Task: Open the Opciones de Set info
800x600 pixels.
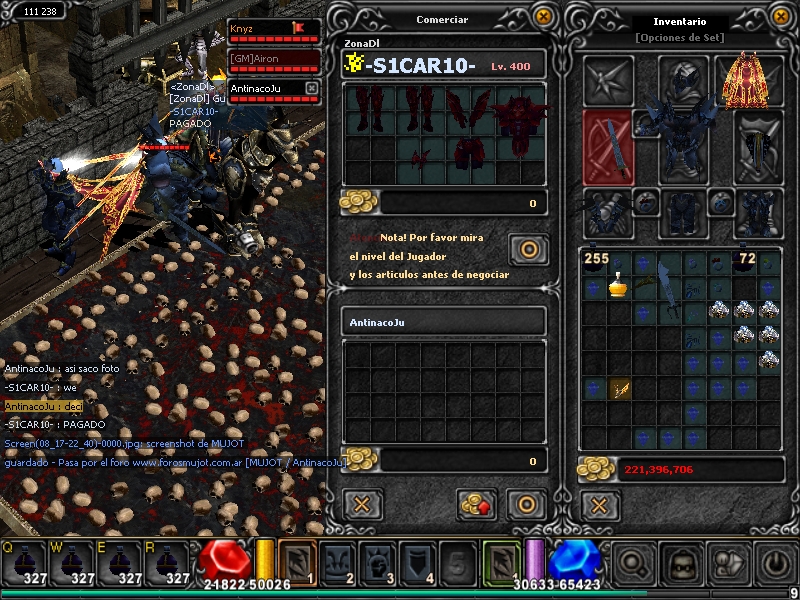Action: 680,37
